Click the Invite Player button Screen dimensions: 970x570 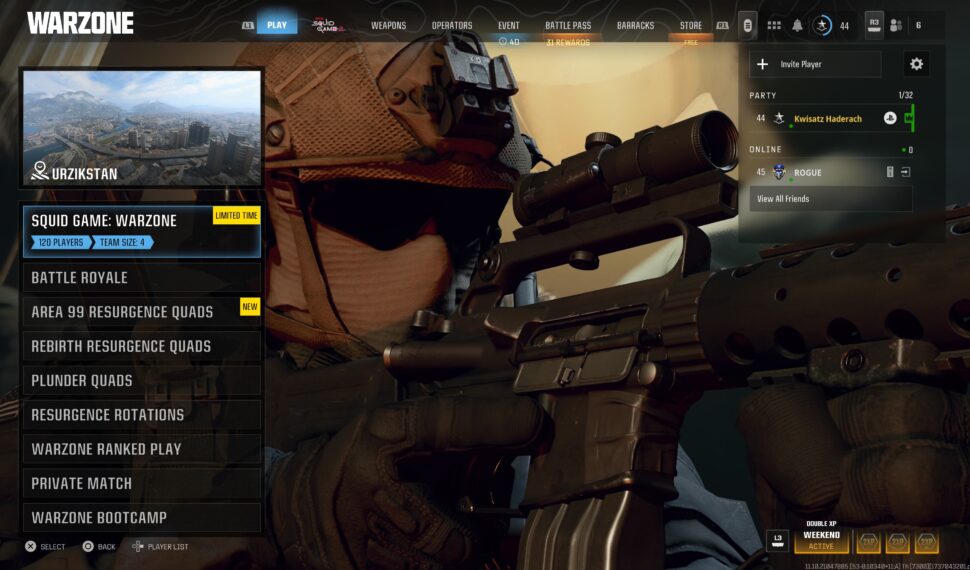pyautogui.click(x=815, y=64)
